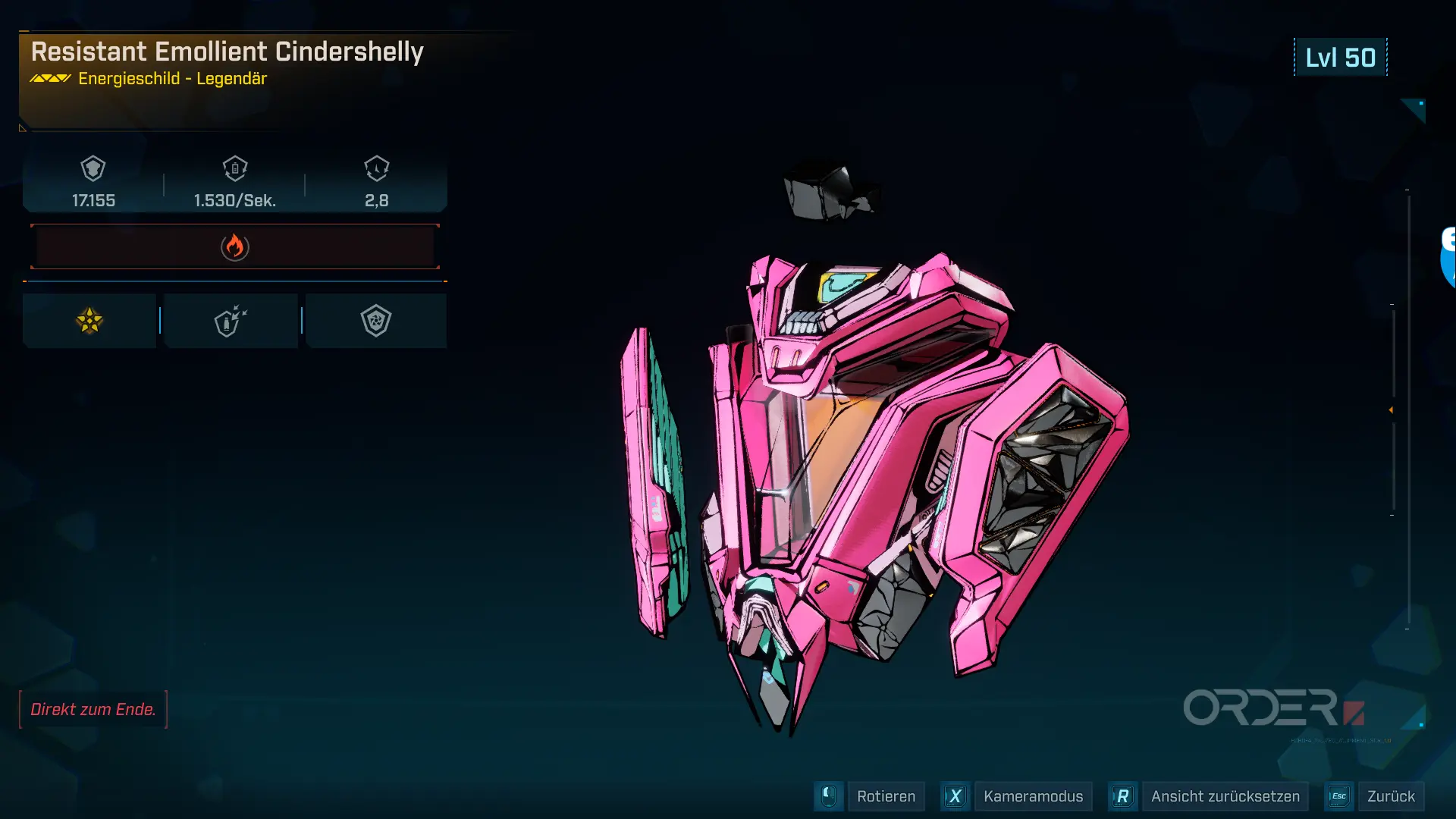Viewport: 1456px width, 819px height.
Task: Select the rightmost shield emblem perk icon
Action: tap(377, 320)
